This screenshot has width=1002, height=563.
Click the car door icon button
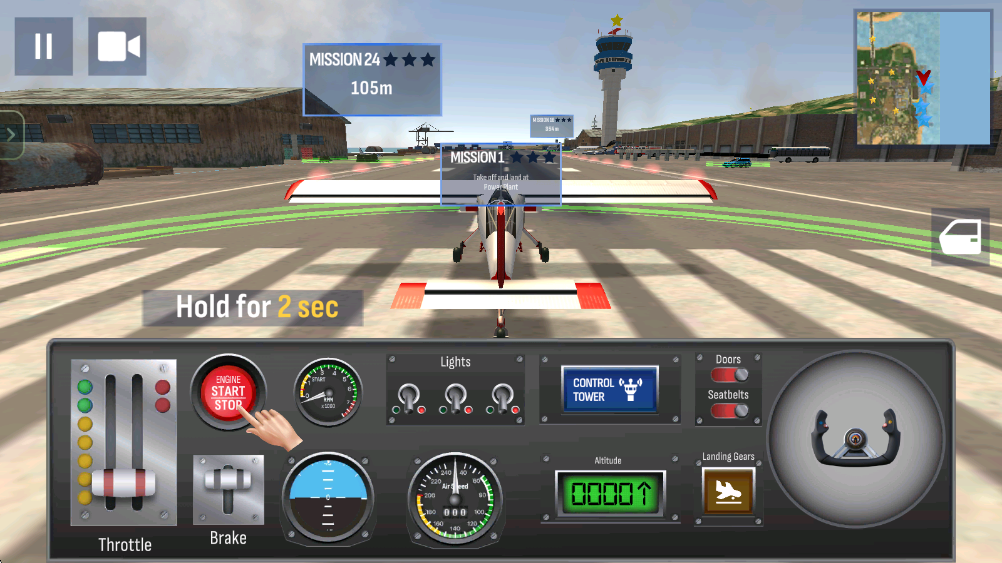tap(960, 237)
